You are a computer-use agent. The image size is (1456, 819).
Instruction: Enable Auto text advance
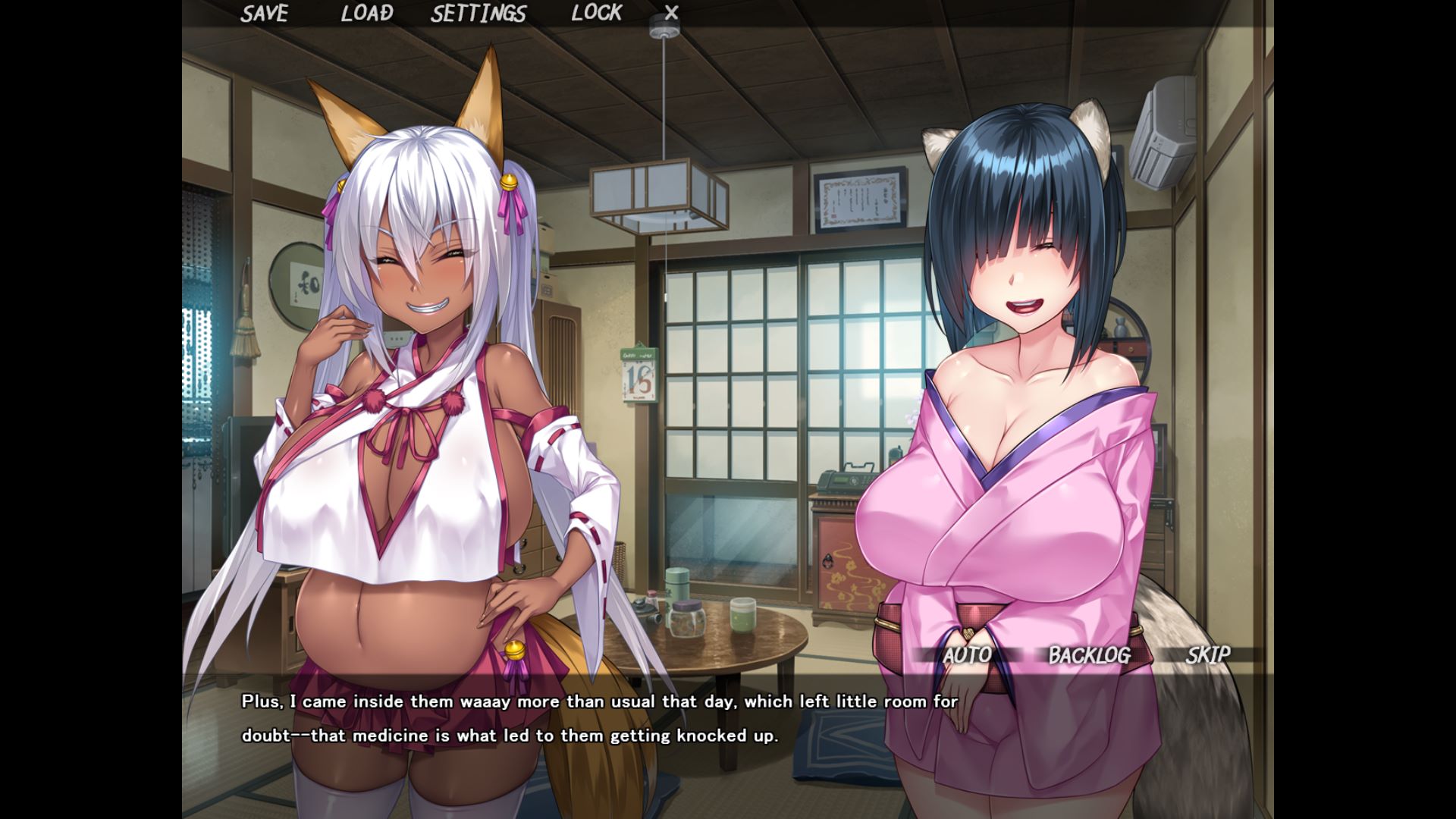(x=967, y=655)
